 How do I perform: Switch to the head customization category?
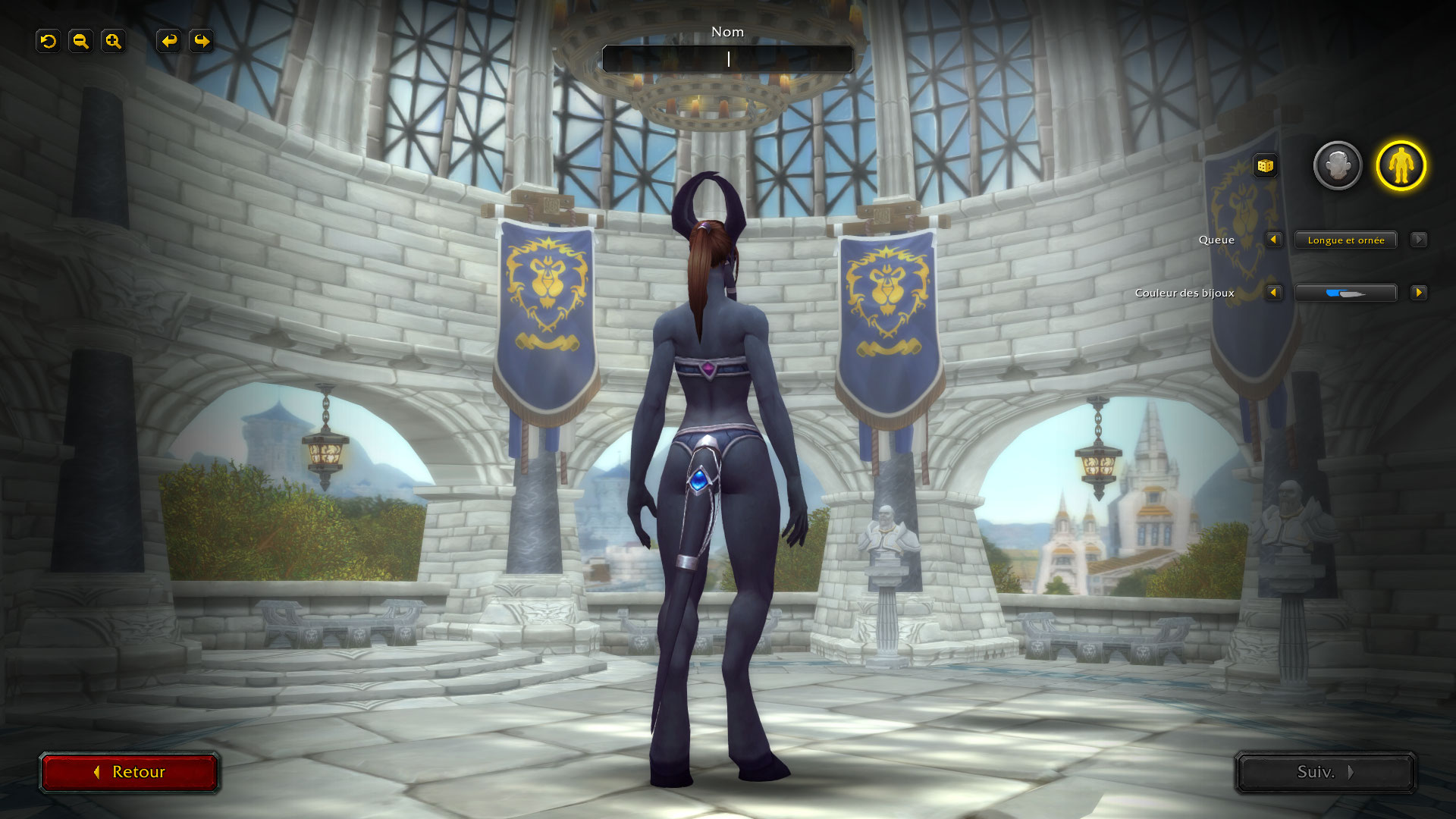(x=1337, y=165)
